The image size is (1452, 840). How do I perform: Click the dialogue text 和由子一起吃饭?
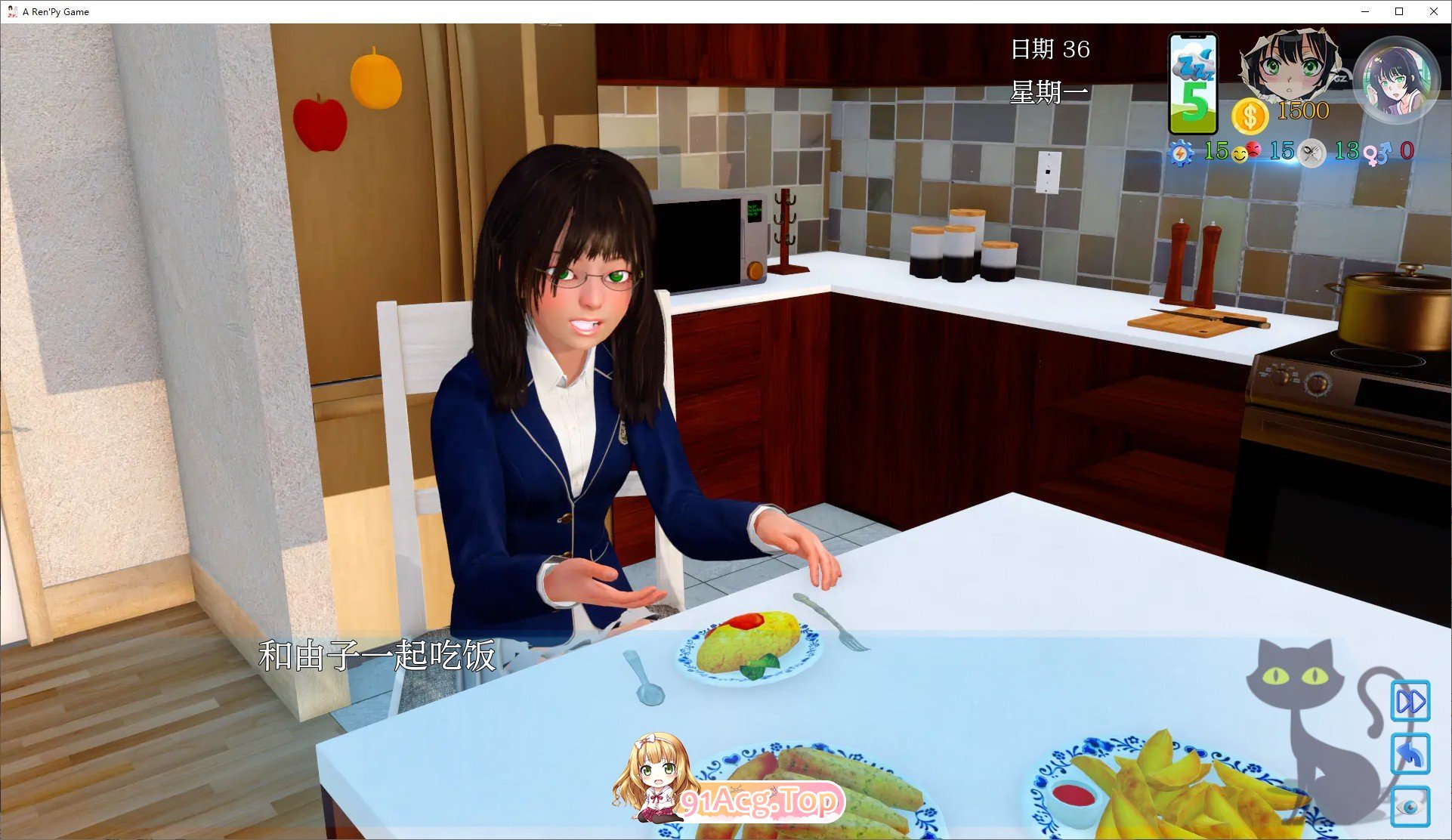[x=378, y=656]
